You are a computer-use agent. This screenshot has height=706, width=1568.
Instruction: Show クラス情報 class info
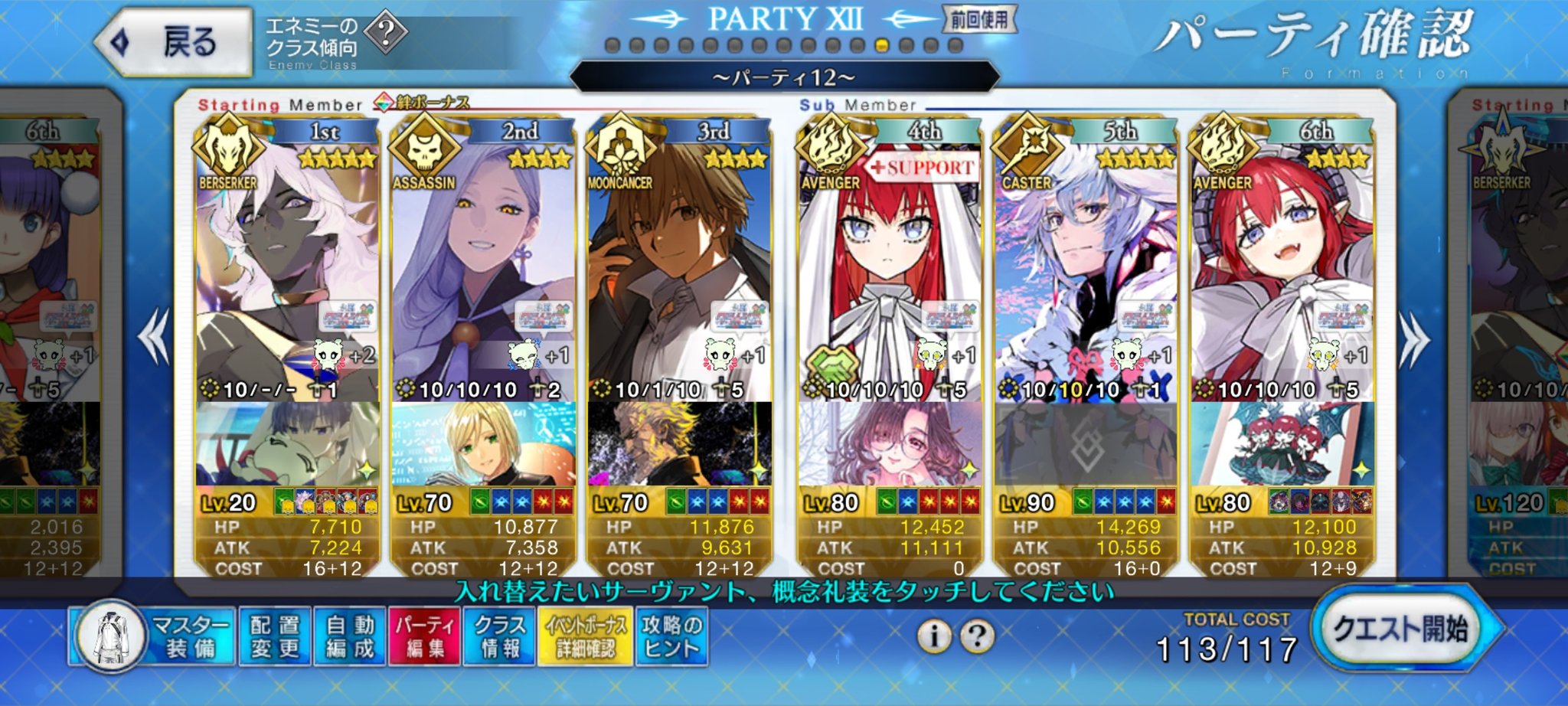click(x=500, y=637)
